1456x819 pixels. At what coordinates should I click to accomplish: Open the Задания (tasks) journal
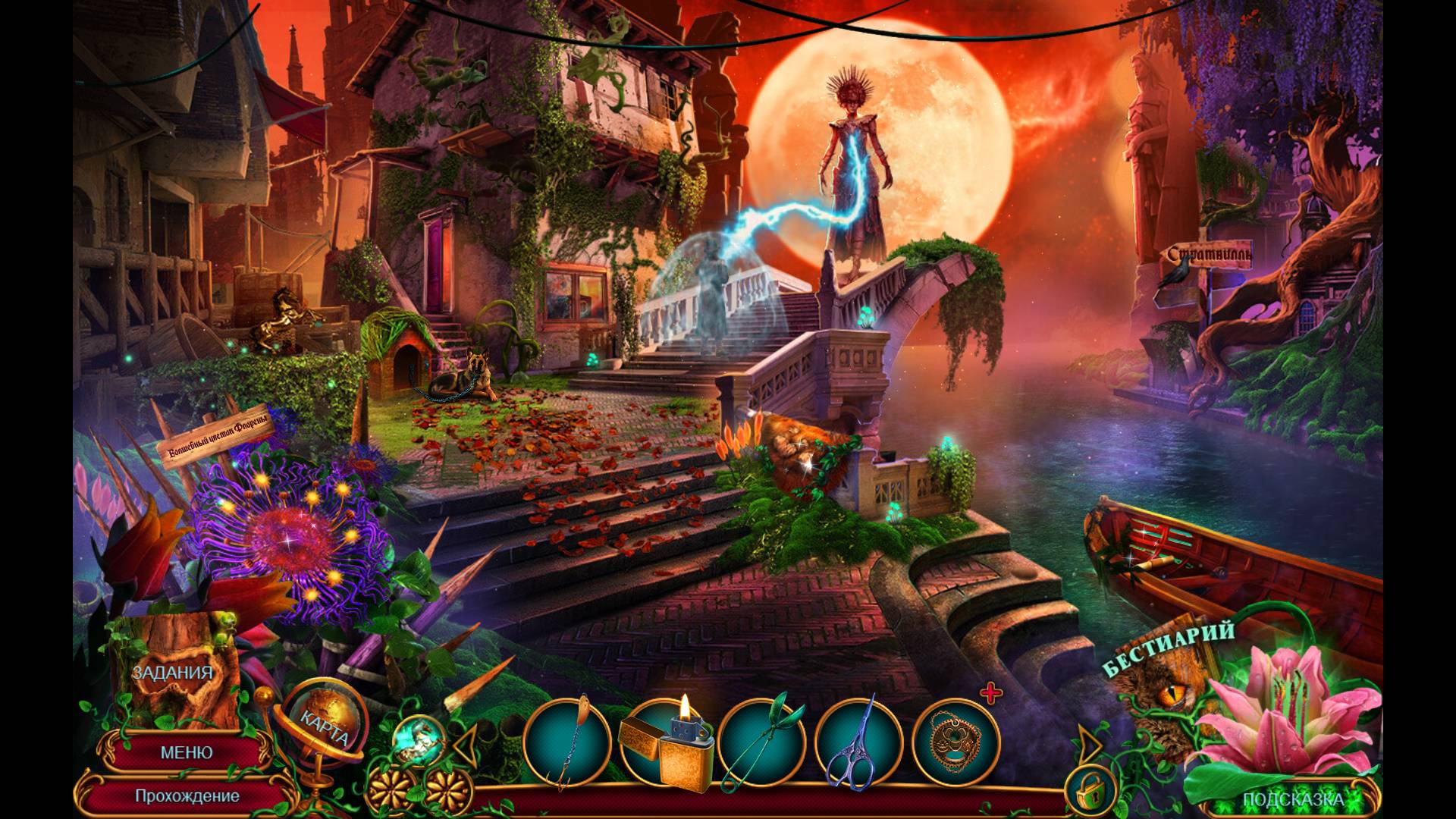(x=172, y=674)
